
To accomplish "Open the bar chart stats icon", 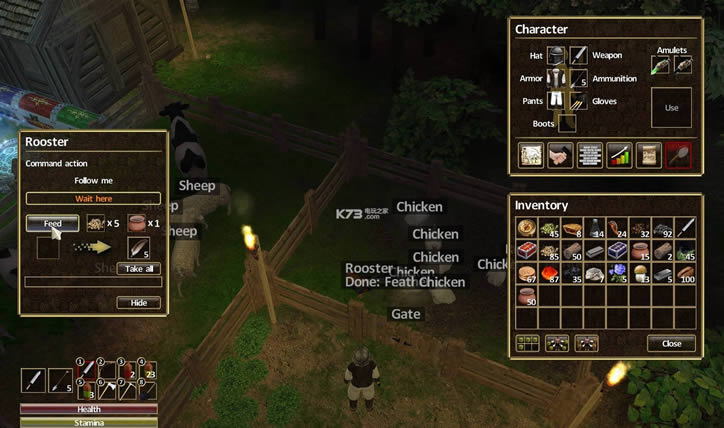I will (620, 155).
